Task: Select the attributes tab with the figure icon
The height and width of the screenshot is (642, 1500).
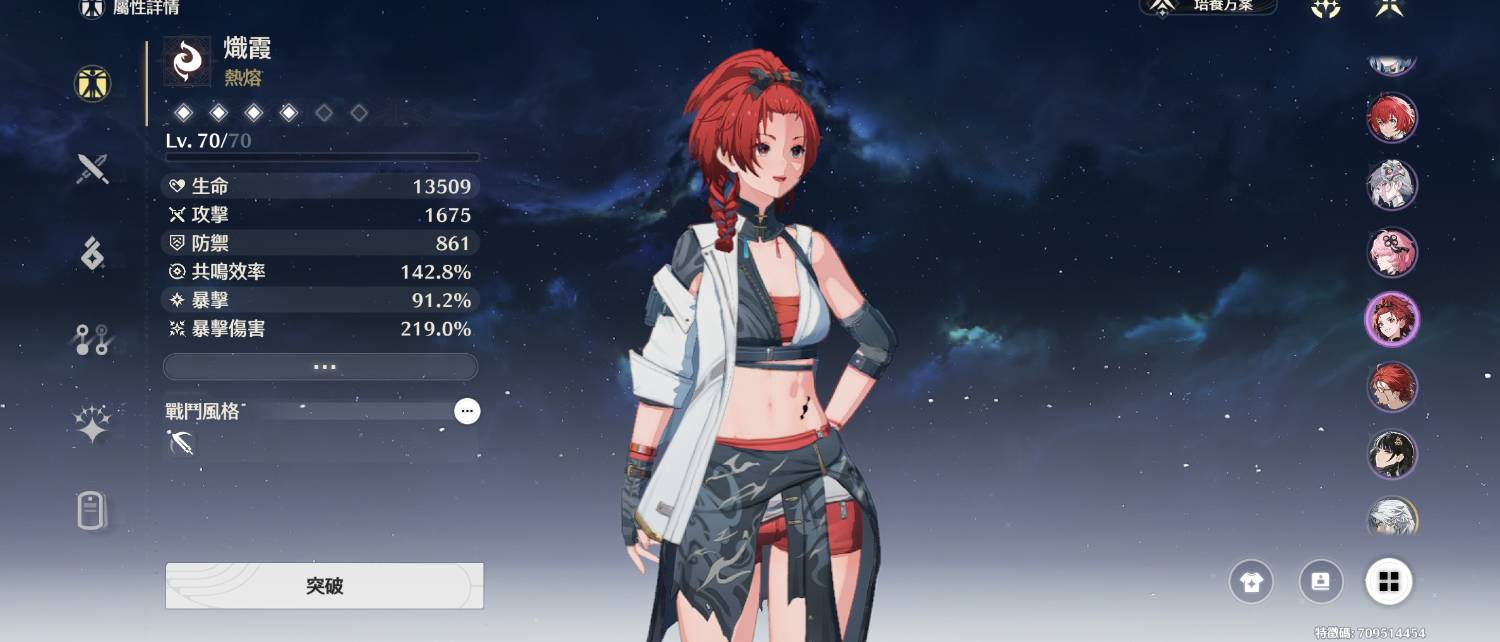Action: pos(93,84)
